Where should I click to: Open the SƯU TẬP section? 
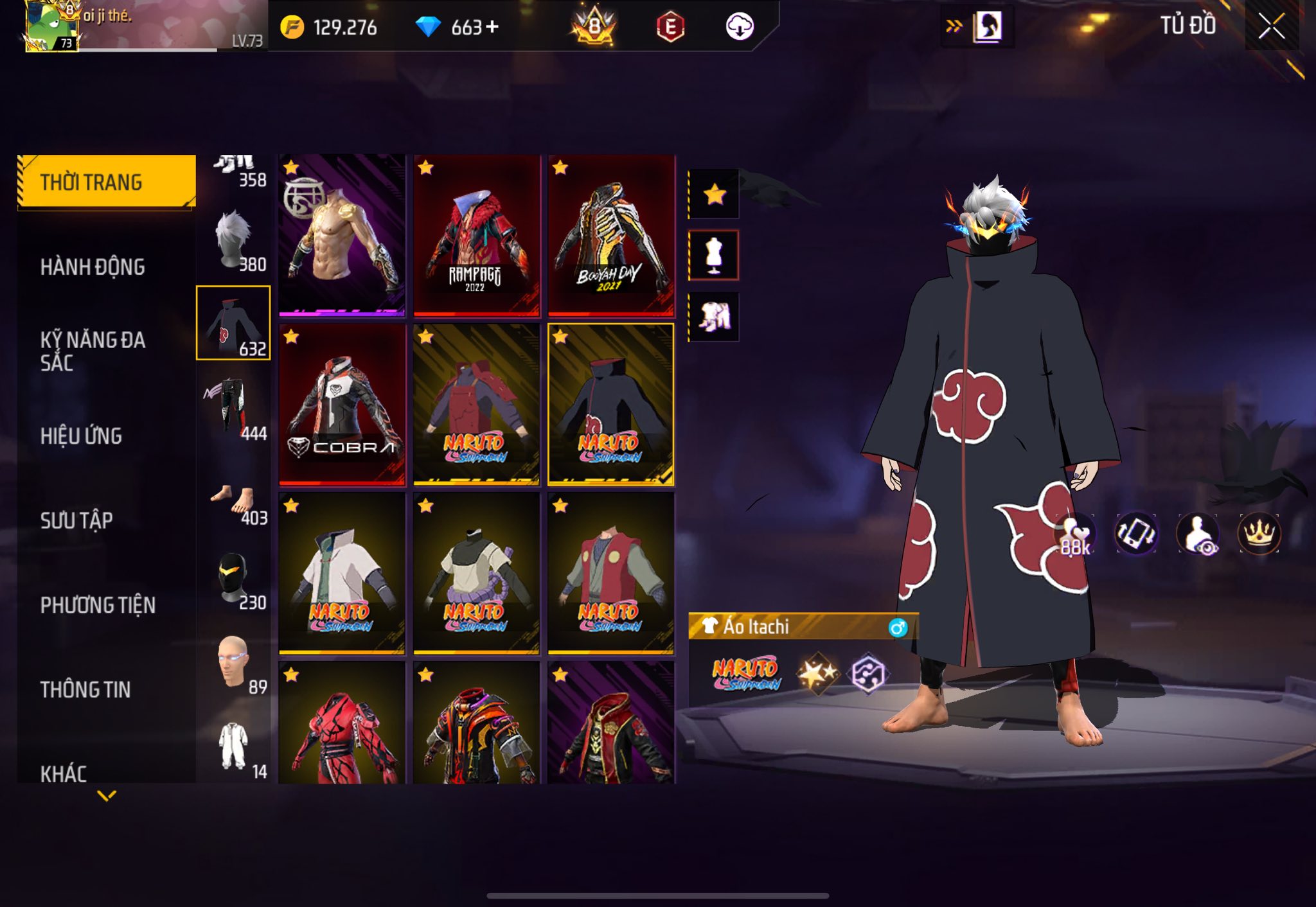point(76,520)
